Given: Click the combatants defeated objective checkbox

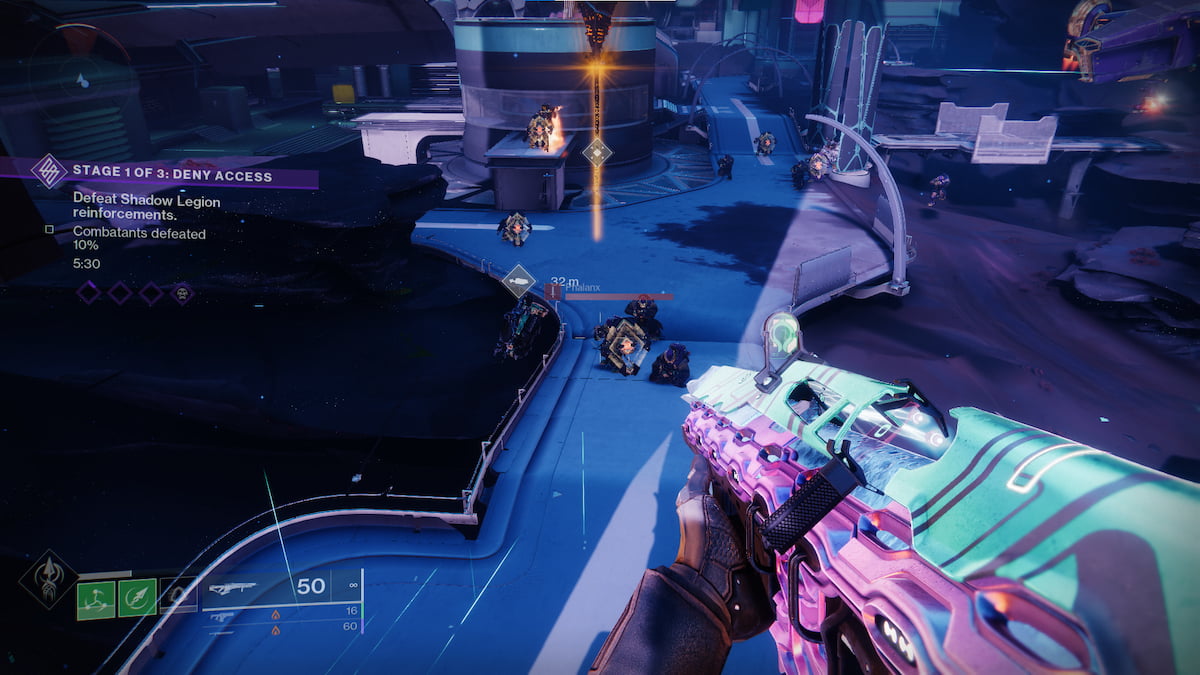Looking at the screenshot, I should pos(49,230).
